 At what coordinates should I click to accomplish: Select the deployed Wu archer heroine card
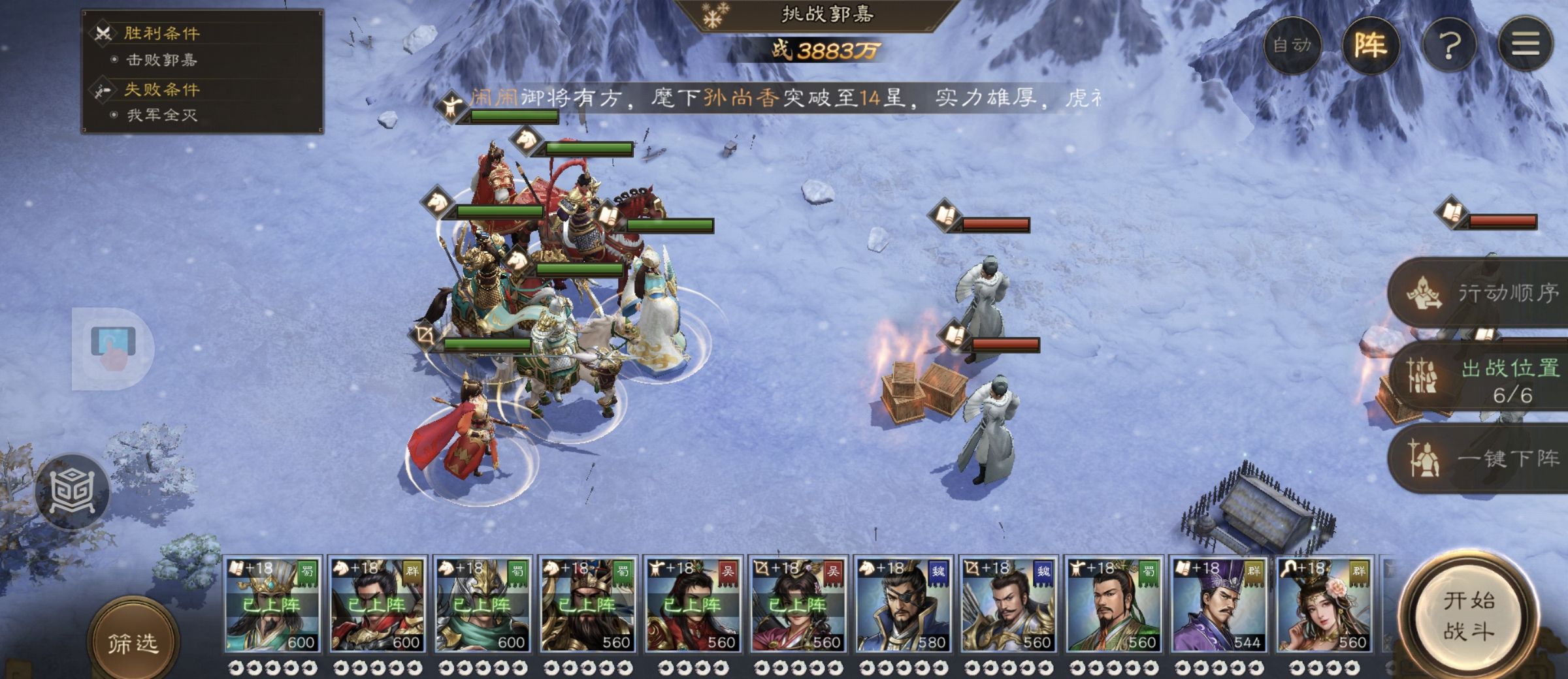[798, 605]
